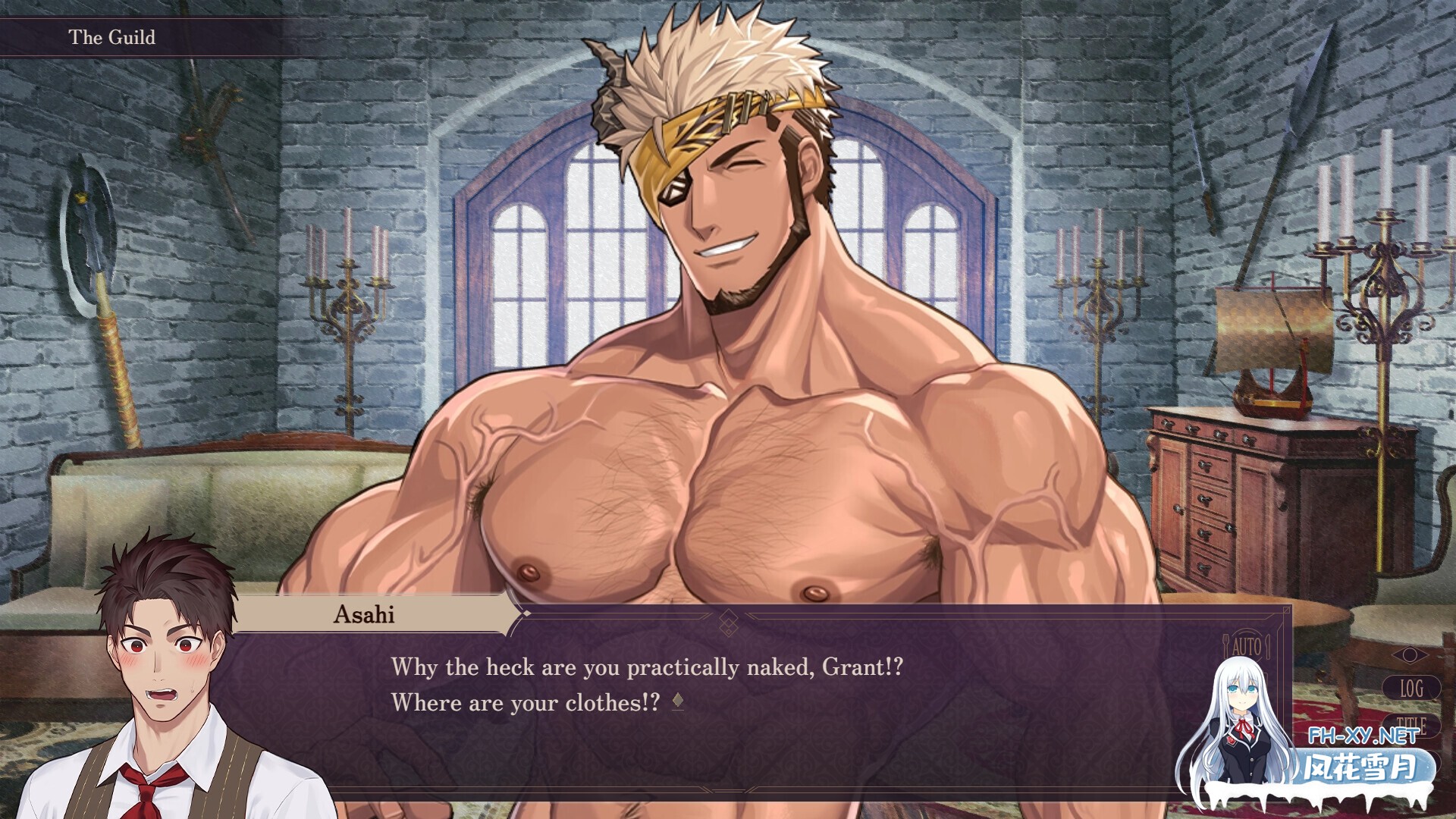Viewport: 1456px width, 819px height.
Task: Open the dialogue LOG
Action: click(x=1410, y=689)
